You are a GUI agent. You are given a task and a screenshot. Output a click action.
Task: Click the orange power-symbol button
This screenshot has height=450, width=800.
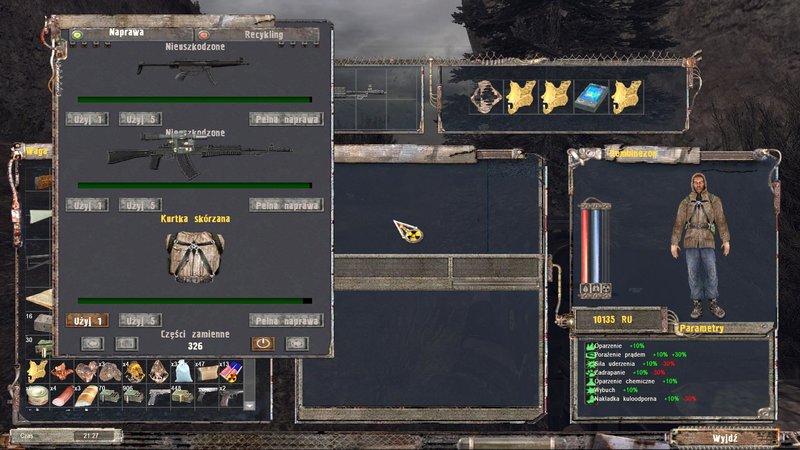coord(263,342)
